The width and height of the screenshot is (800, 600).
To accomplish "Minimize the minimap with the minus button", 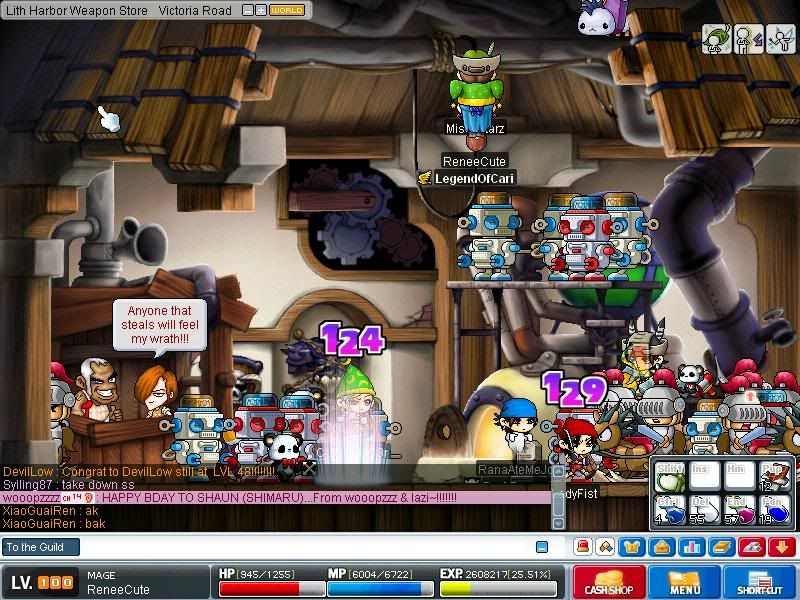I will coord(247,10).
